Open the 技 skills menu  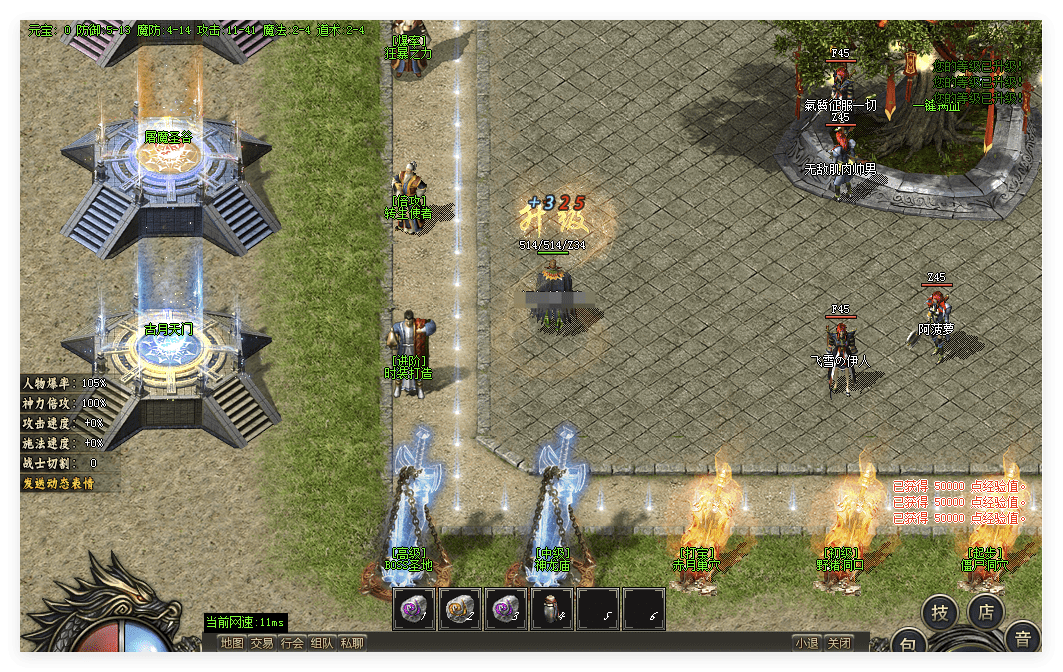coord(940,613)
